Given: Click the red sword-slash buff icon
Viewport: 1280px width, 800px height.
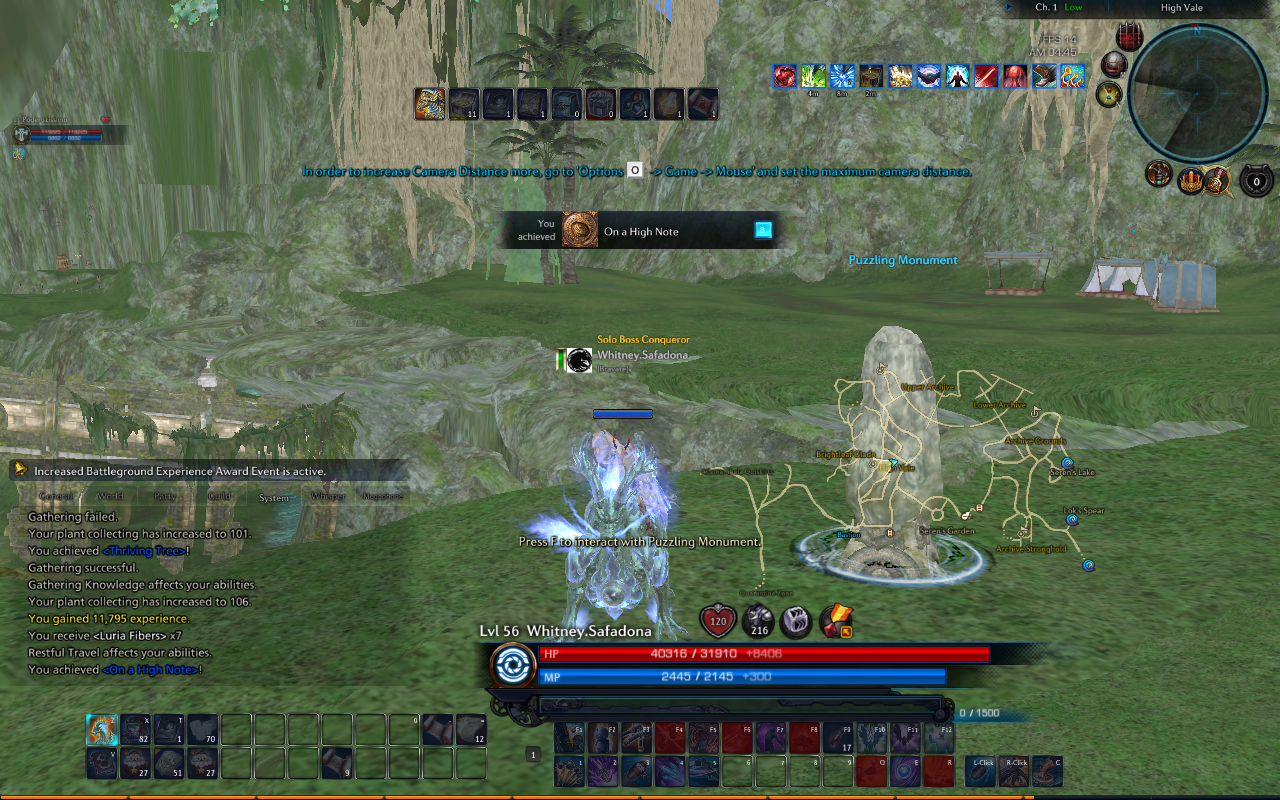Looking at the screenshot, I should pyautogui.click(x=987, y=77).
